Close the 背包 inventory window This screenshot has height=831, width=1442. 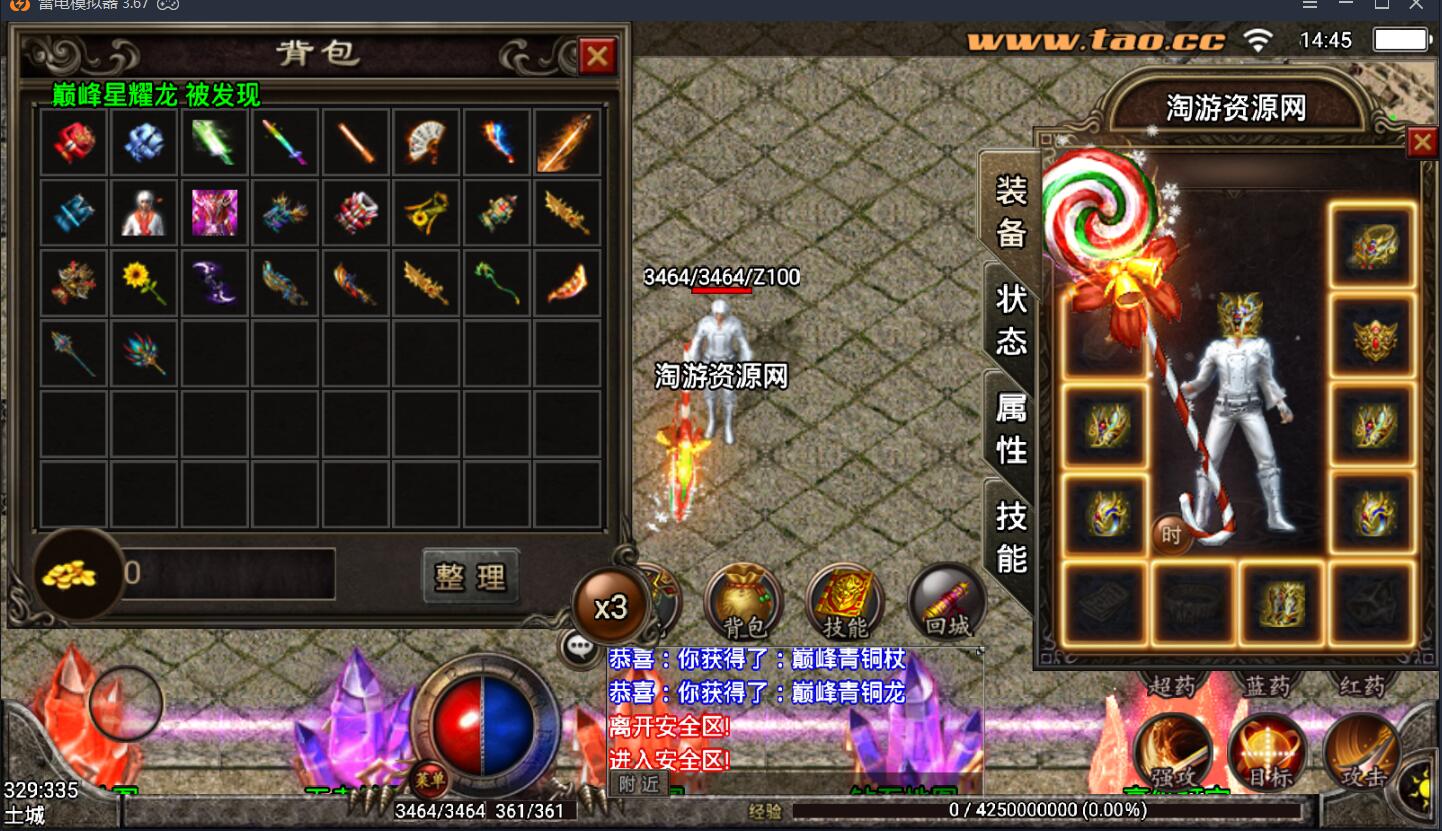(x=597, y=56)
